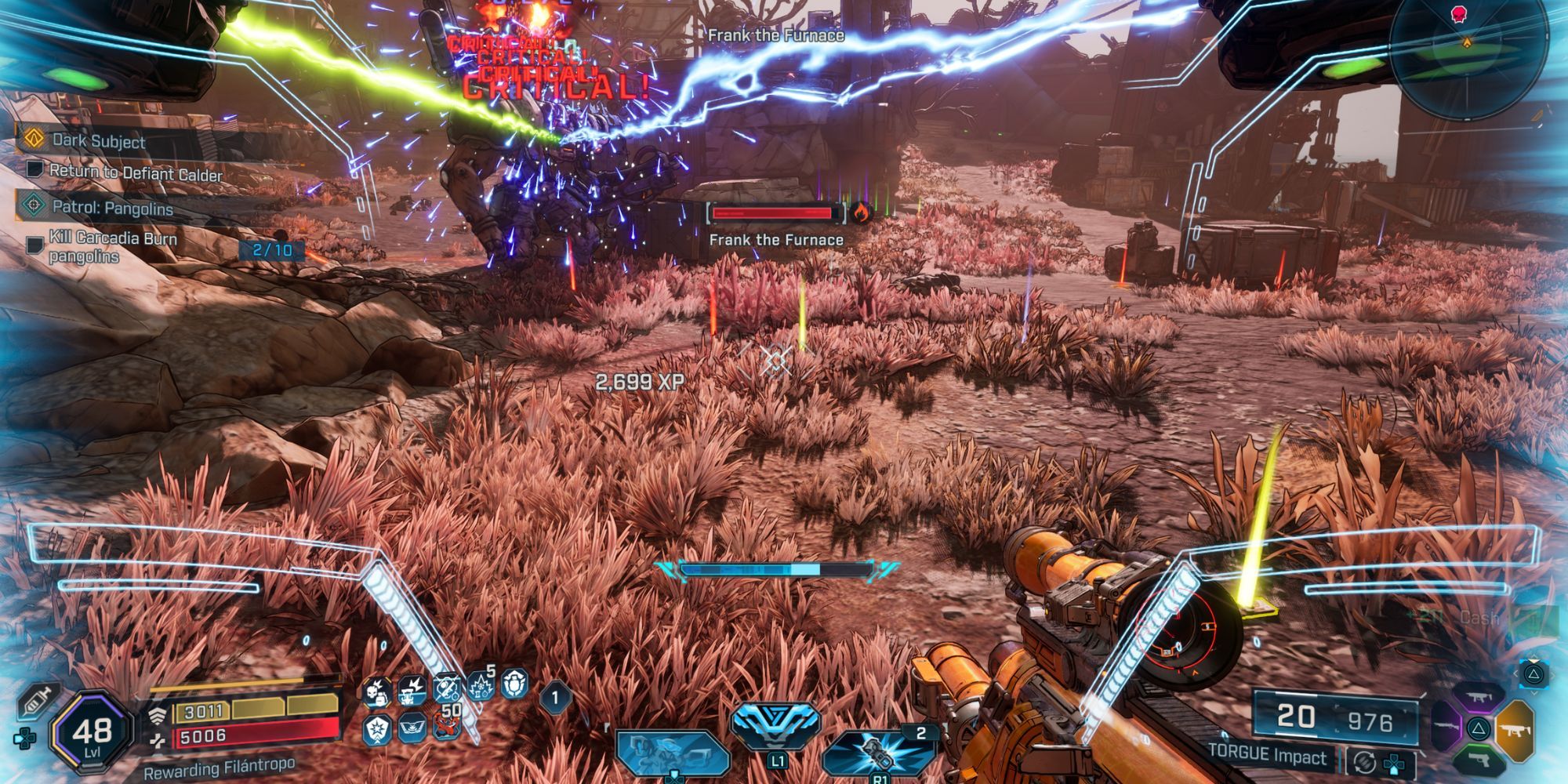Inspect the skull and grenade buff icon
The image size is (1568, 784).
(377, 692)
